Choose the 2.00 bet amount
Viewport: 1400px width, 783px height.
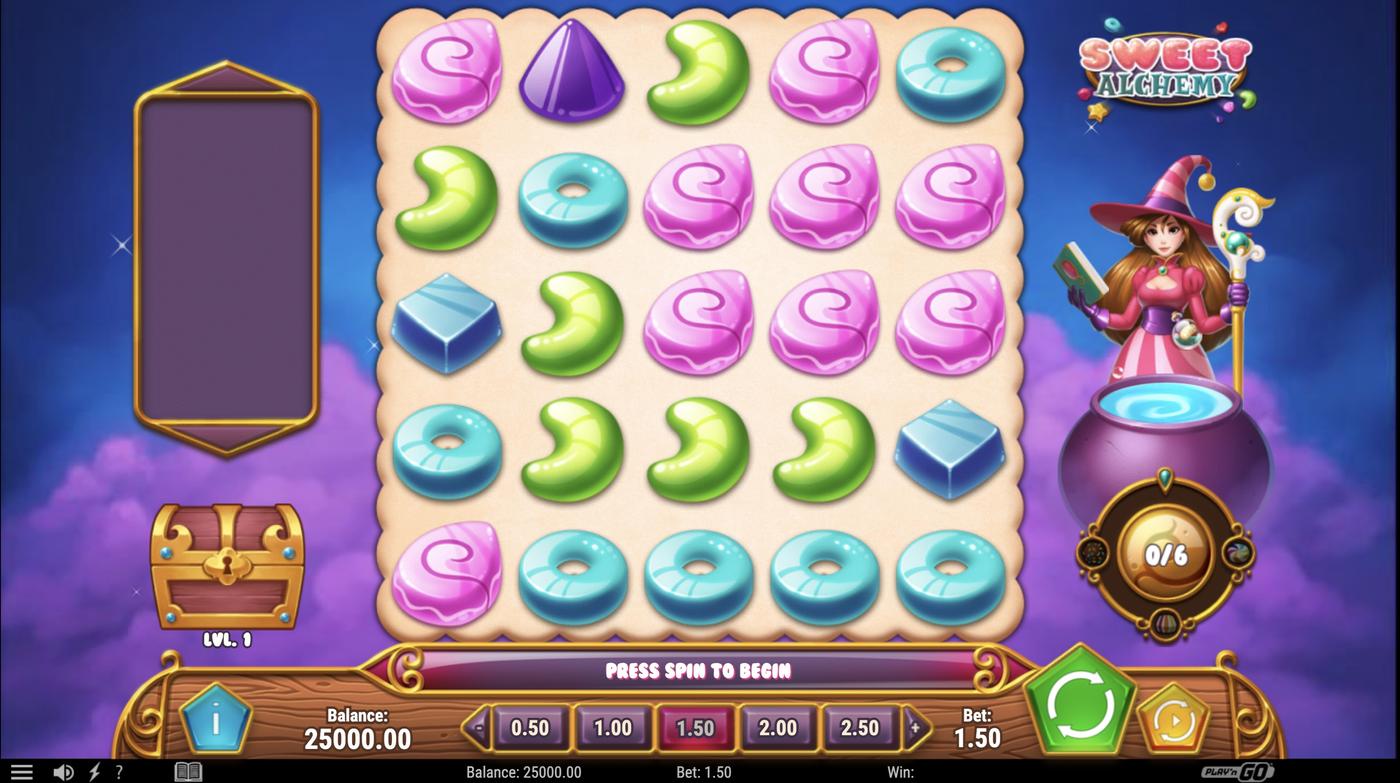tap(778, 728)
